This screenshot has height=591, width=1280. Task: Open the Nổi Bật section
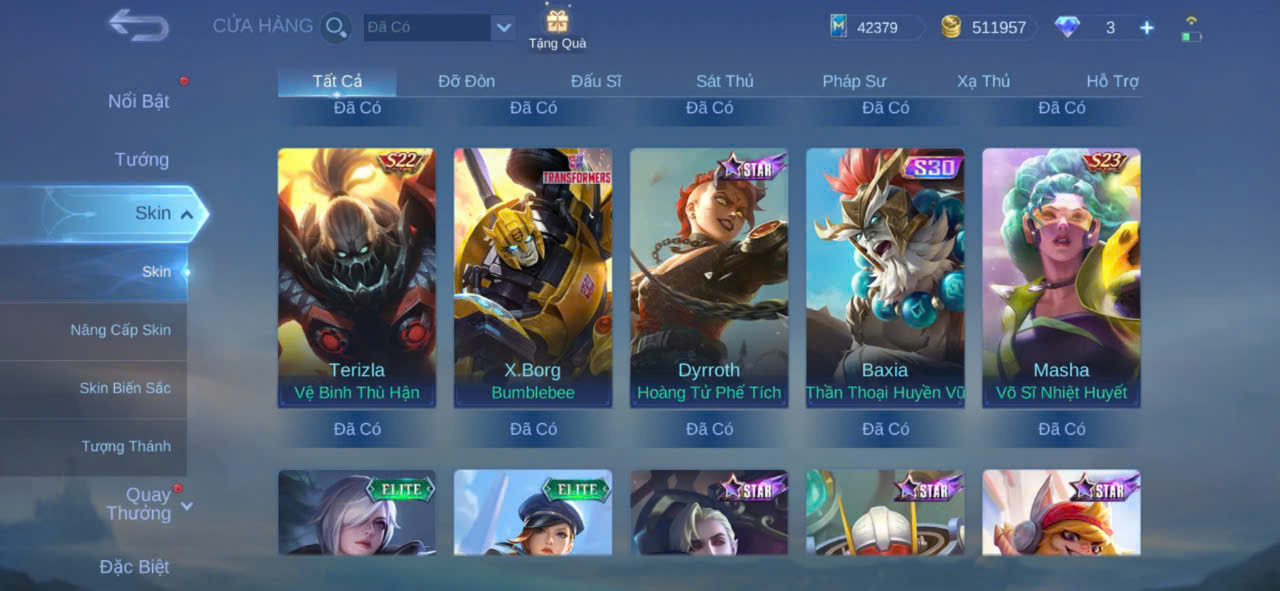(x=139, y=101)
